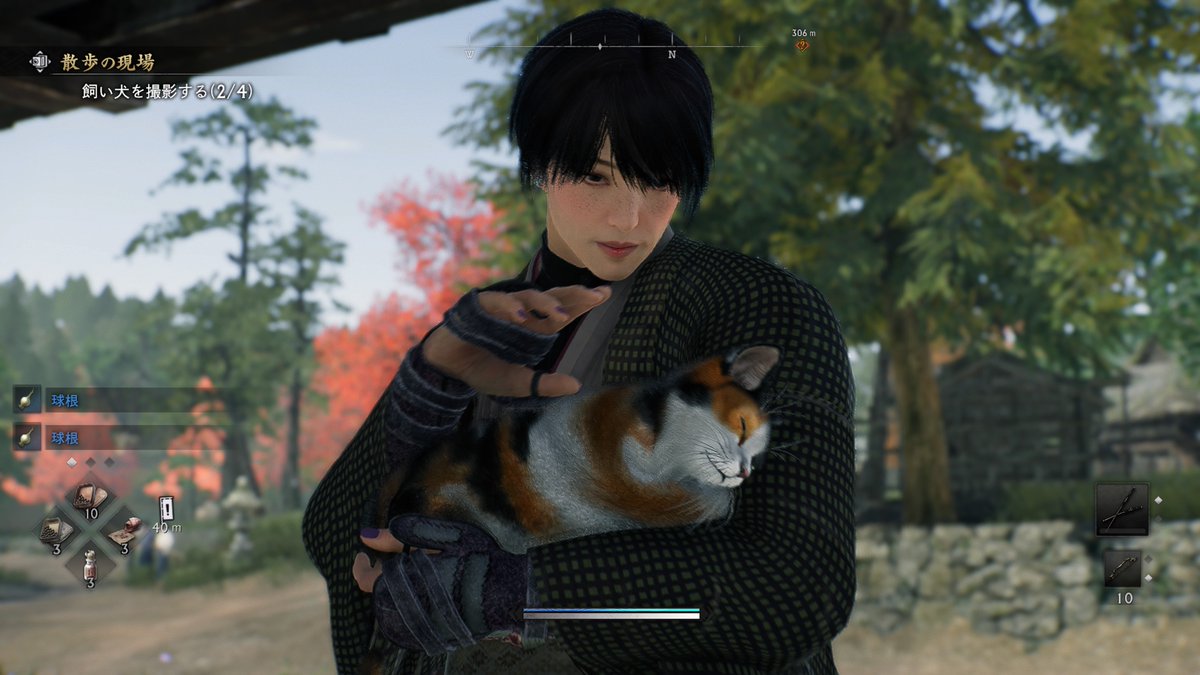Select the top quick item slot with 10

(x=89, y=499)
